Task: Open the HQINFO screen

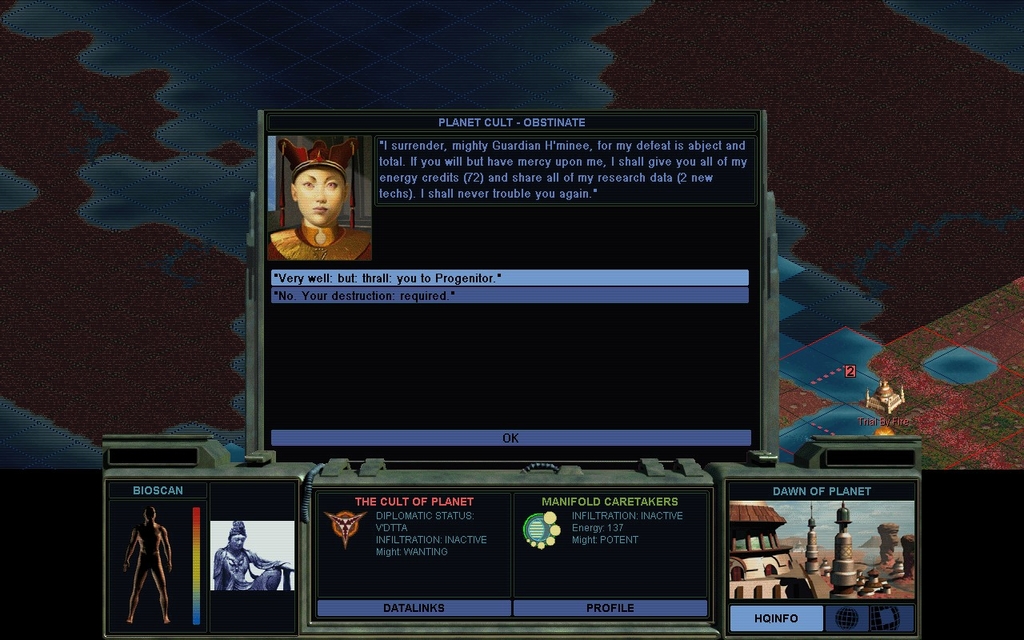Action: tap(775, 618)
